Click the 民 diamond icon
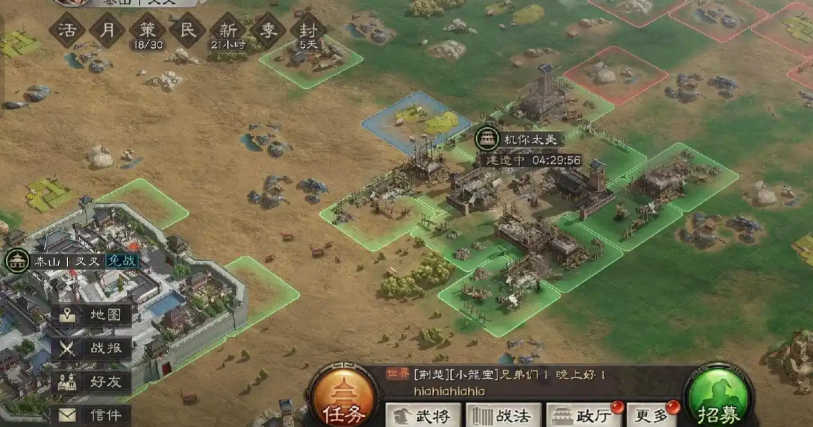Screen dimensions: 813x427 (x=187, y=30)
